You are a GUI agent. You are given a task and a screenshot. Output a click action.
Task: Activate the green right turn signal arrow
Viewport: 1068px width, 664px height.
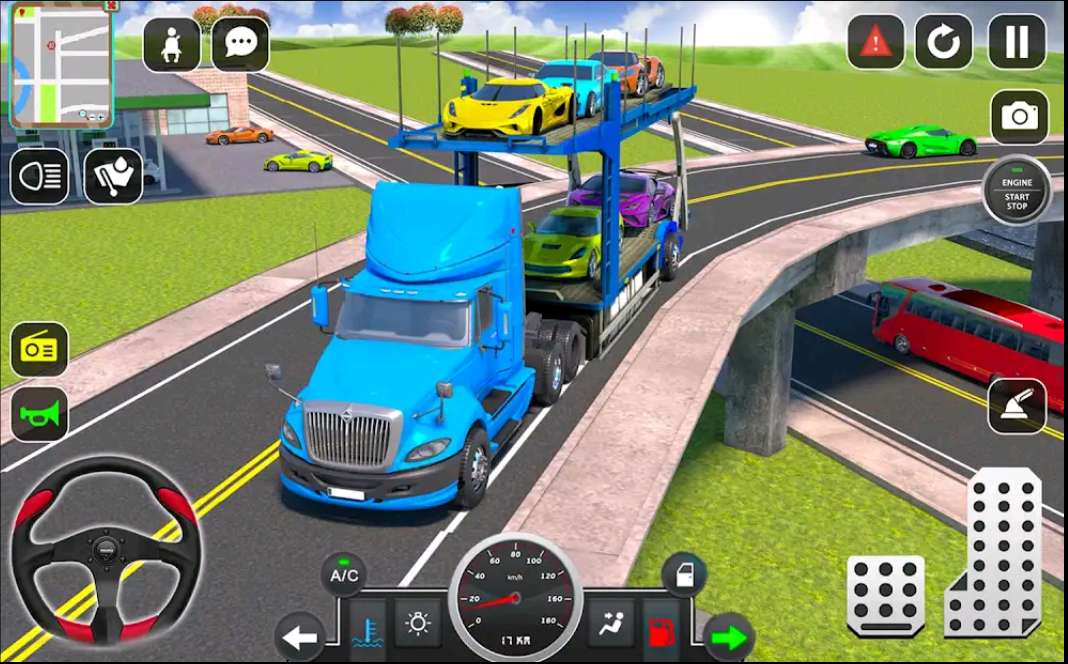tap(730, 636)
